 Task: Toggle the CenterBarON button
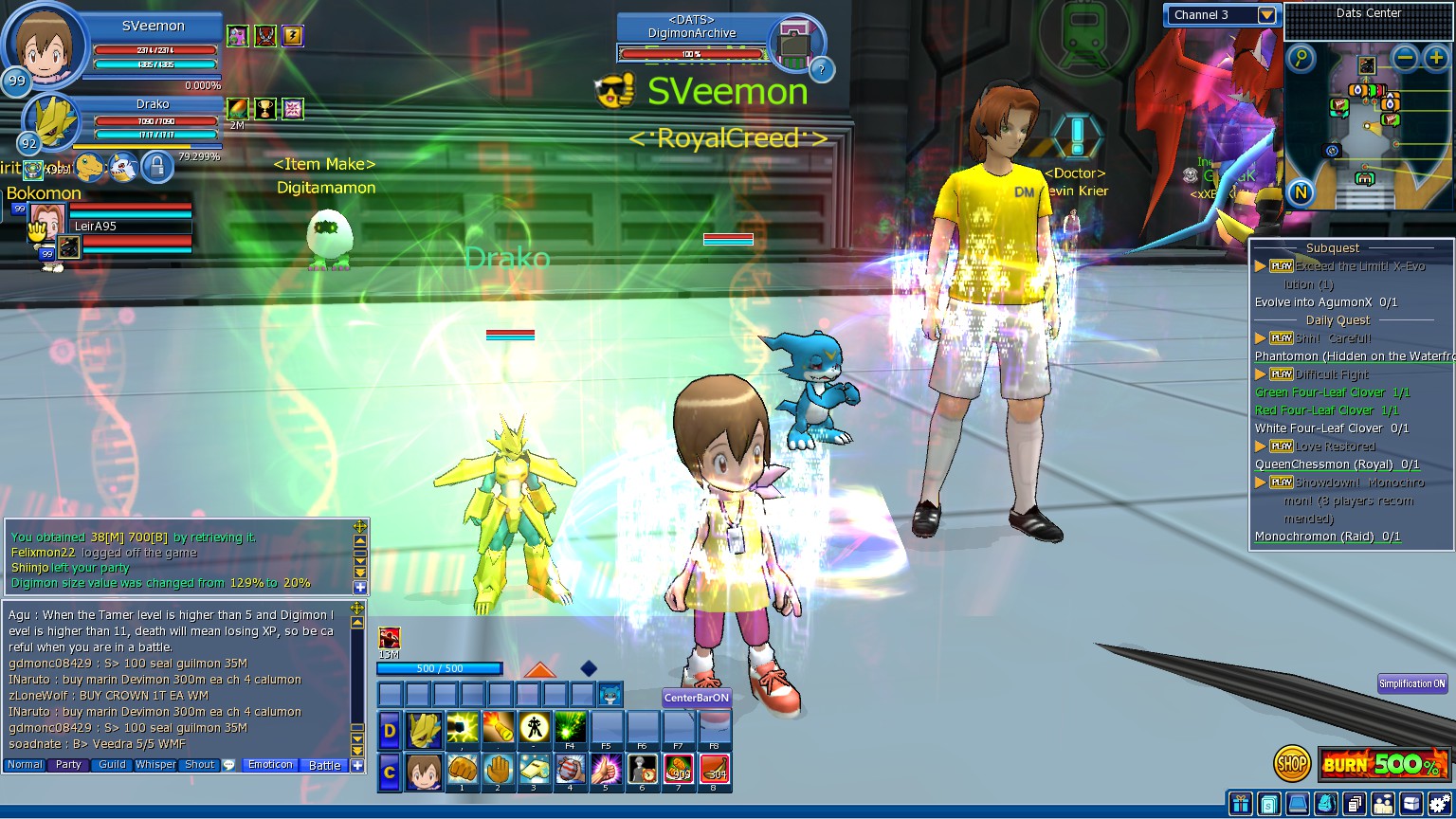(695, 697)
